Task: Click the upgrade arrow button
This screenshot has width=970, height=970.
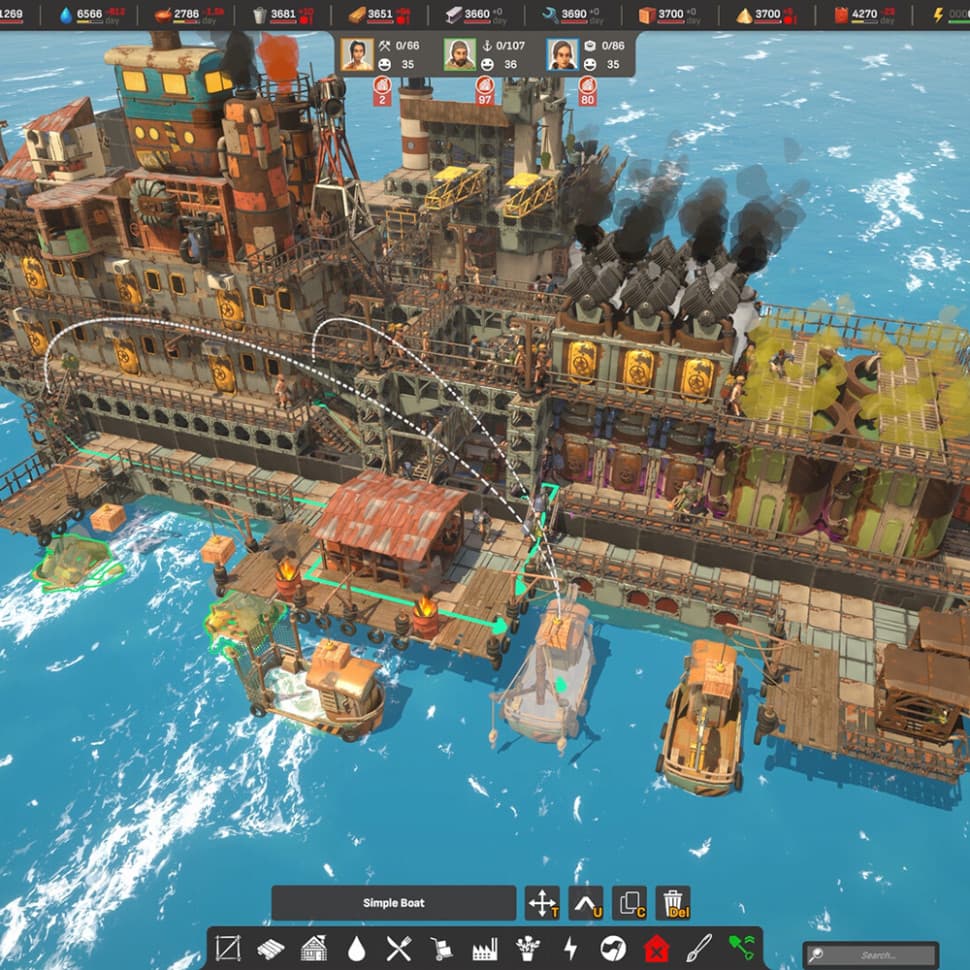Action: (586, 903)
